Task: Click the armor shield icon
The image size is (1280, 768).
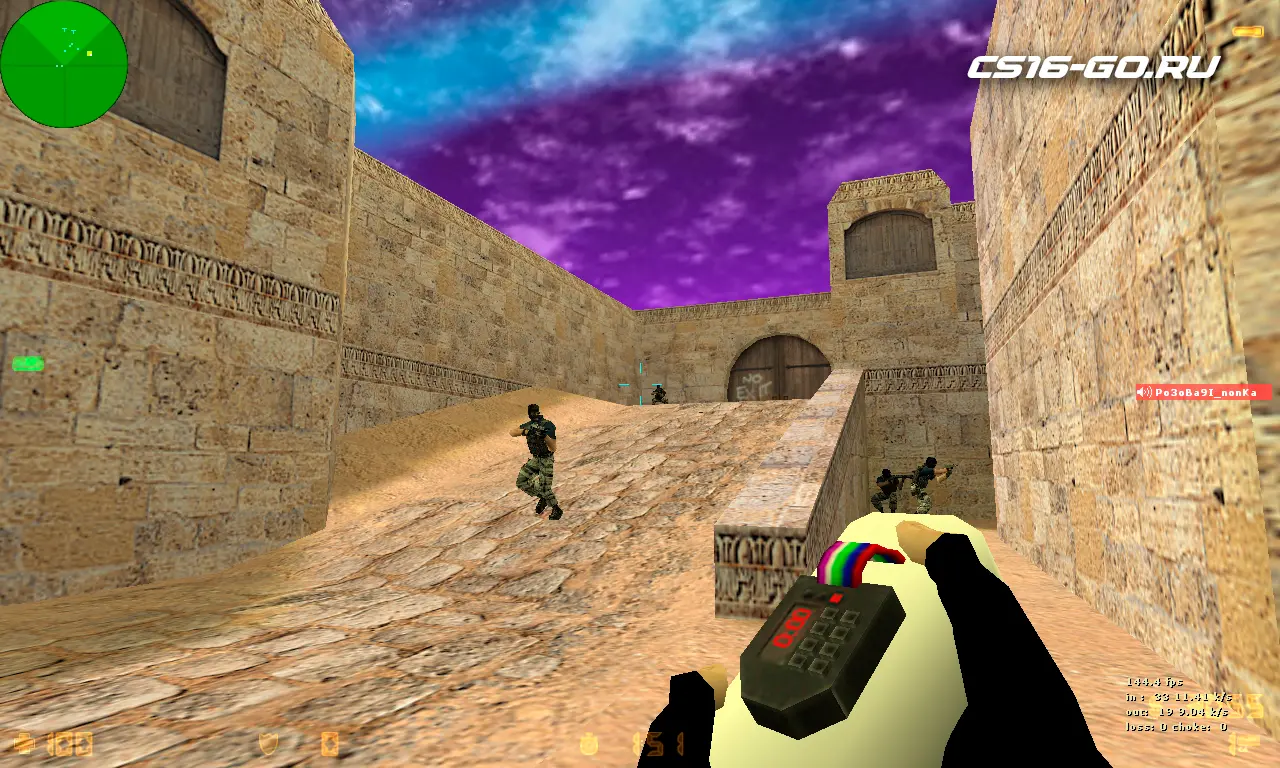Action: (268, 744)
